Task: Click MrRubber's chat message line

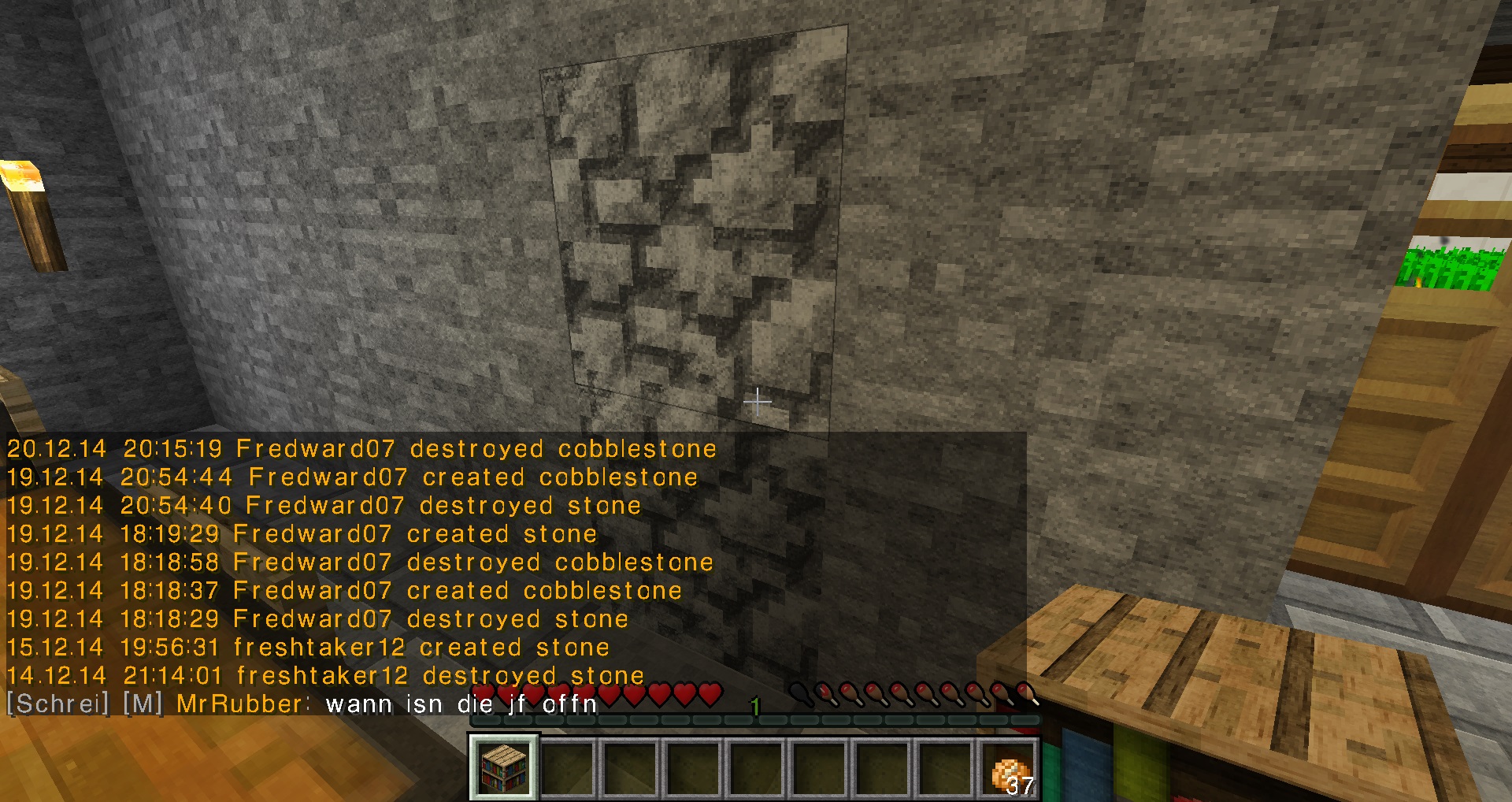Action: coord(302,704)
